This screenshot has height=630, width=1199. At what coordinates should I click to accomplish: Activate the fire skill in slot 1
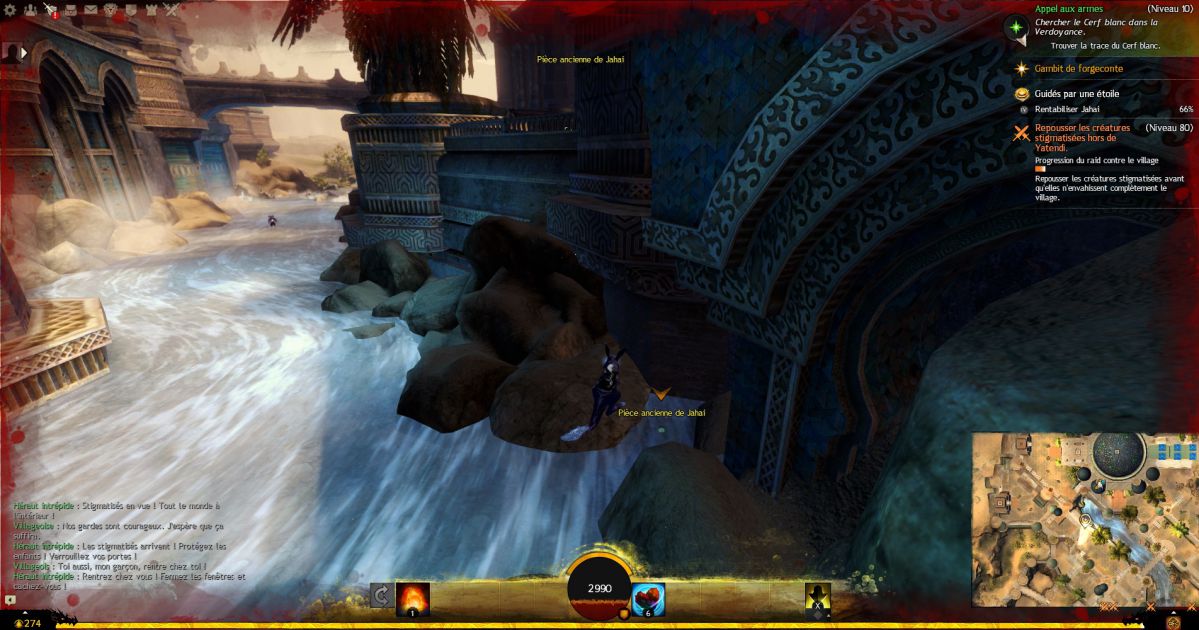tap(413, 598)
